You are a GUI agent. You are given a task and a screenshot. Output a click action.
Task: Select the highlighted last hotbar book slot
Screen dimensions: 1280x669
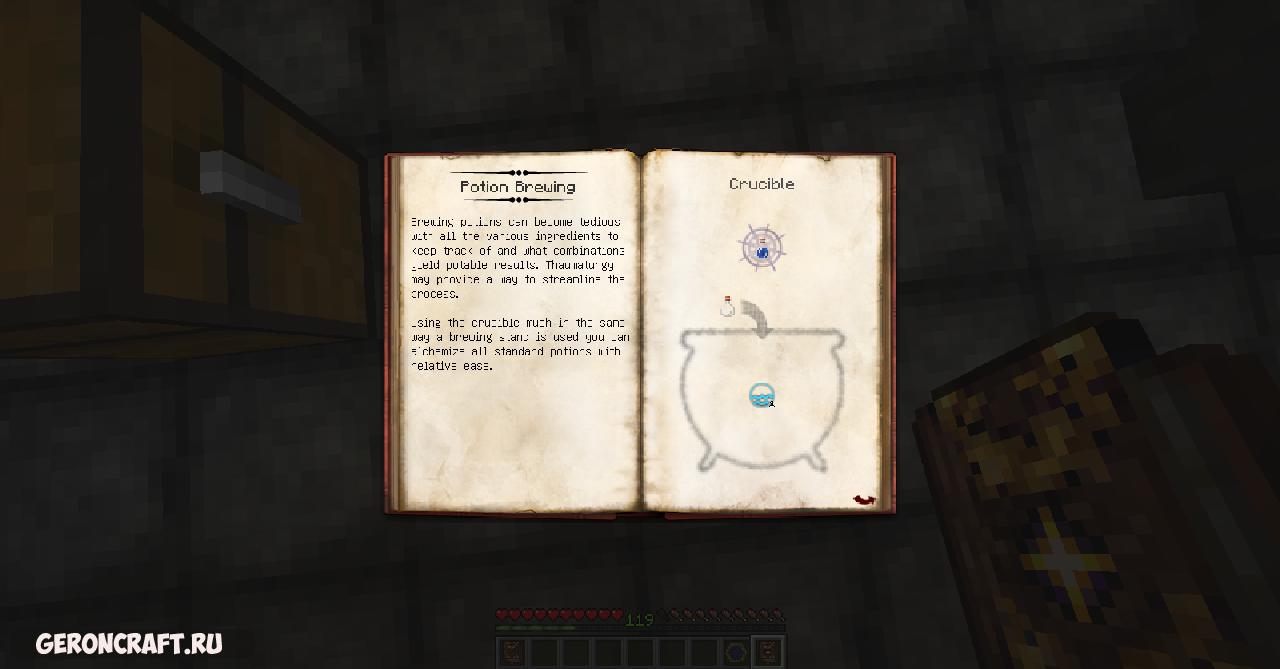pos(767,652)
